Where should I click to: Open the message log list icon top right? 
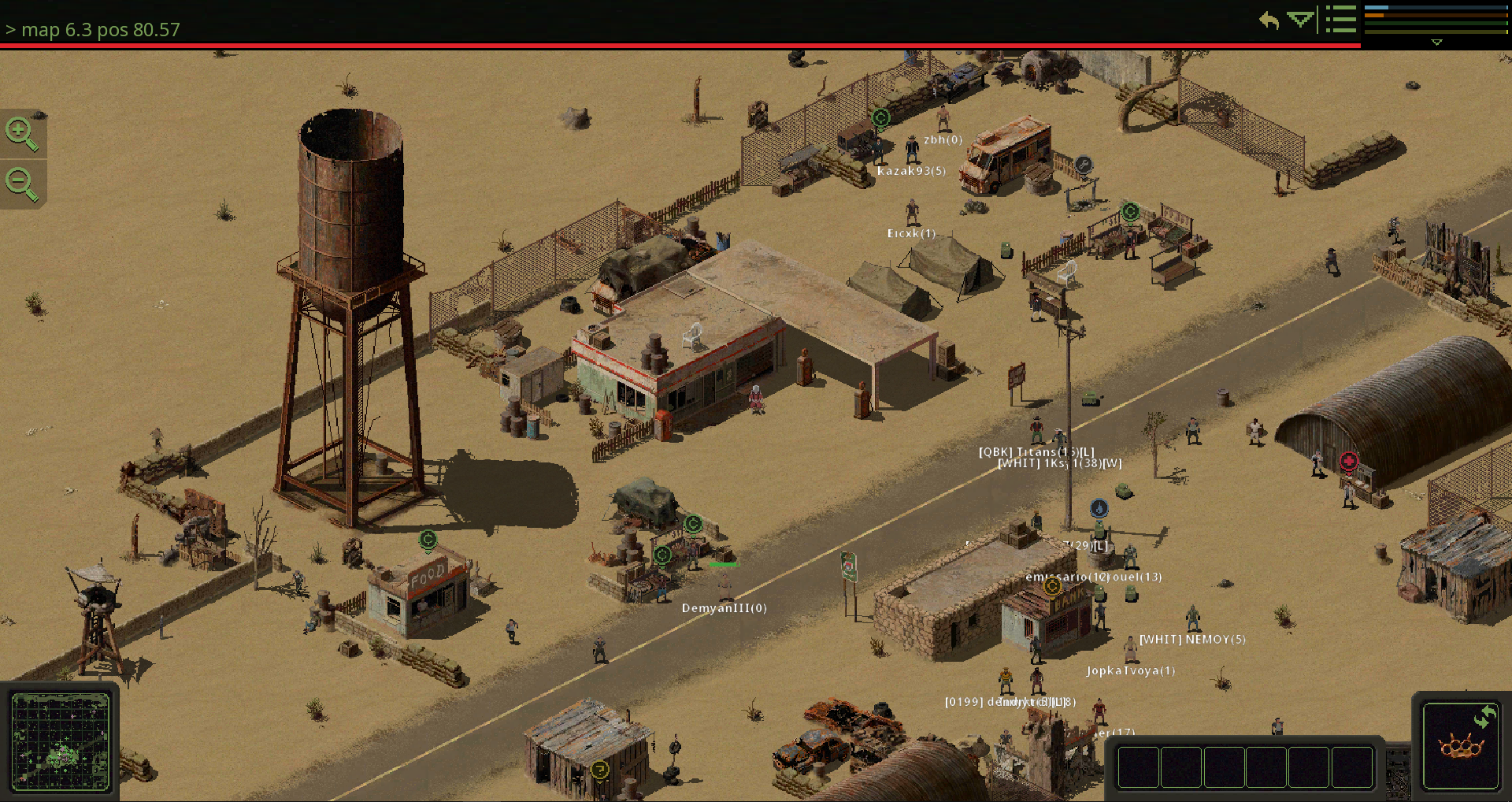1340,19
